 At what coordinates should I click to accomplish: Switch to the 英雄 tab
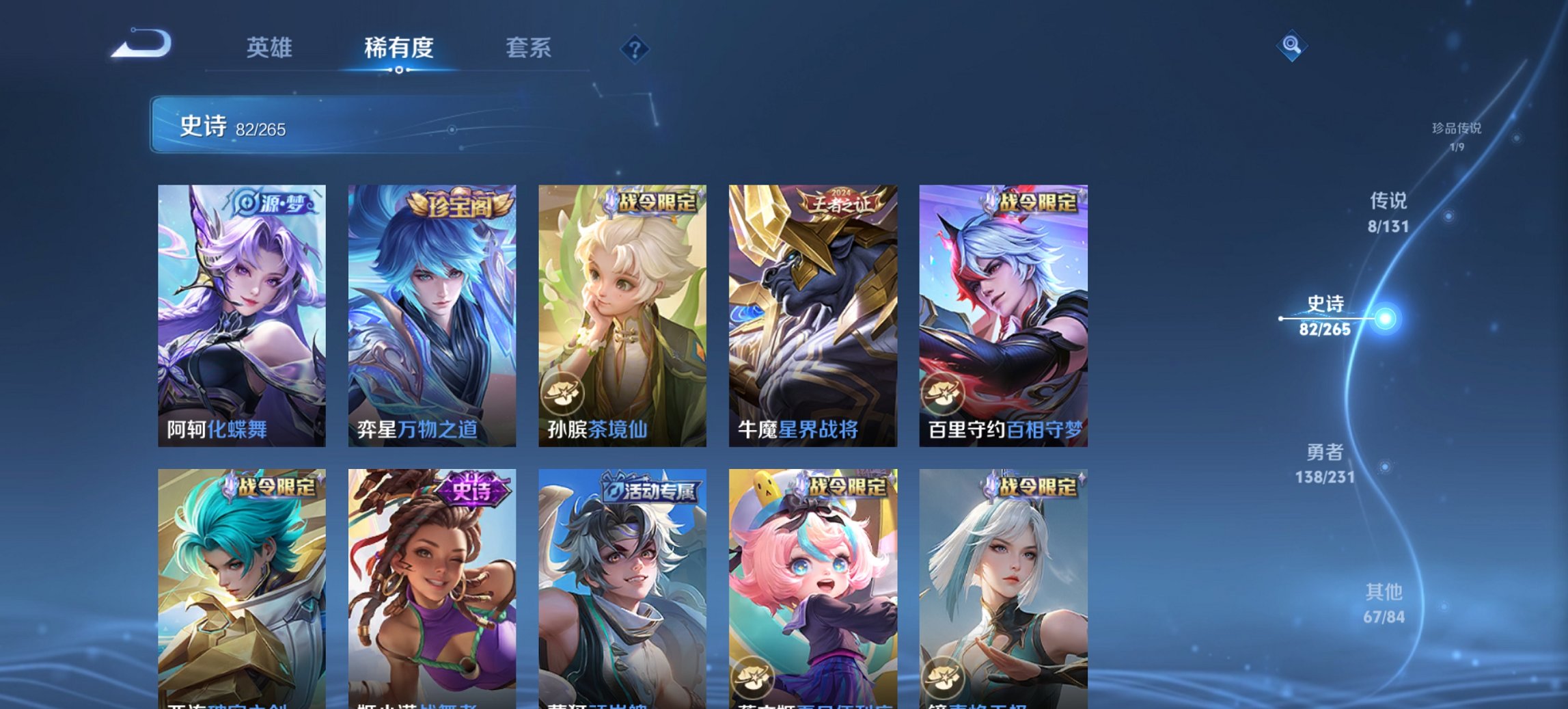[271, 48]
